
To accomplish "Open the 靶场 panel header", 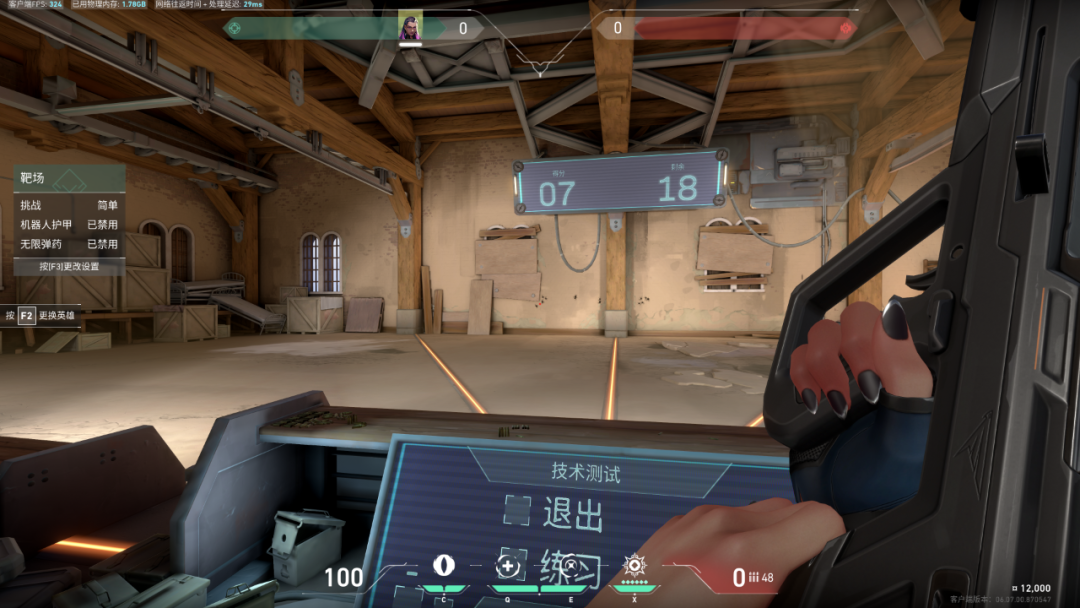I will (x=69, y=178).
